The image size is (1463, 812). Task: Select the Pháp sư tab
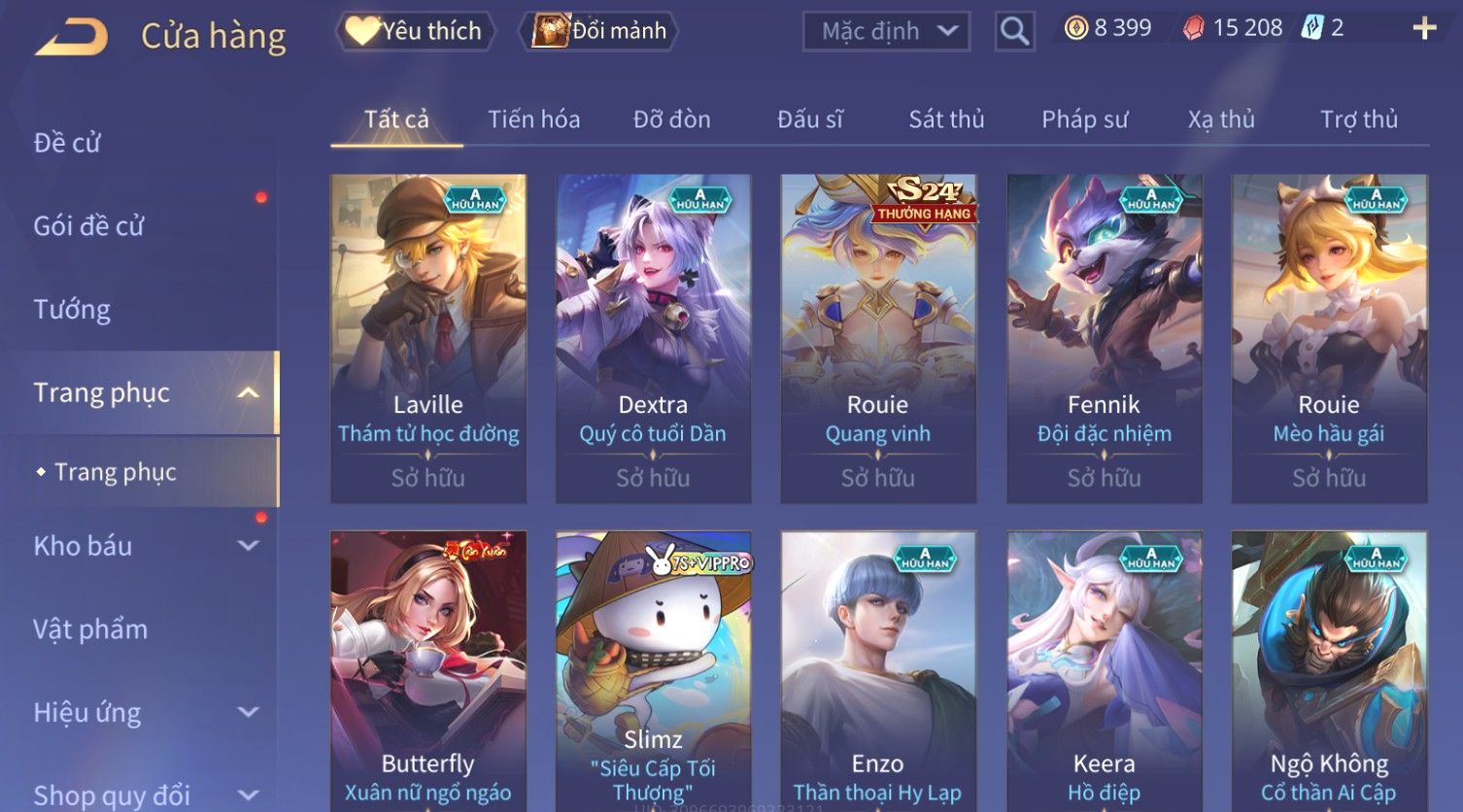coord(1084,119)
